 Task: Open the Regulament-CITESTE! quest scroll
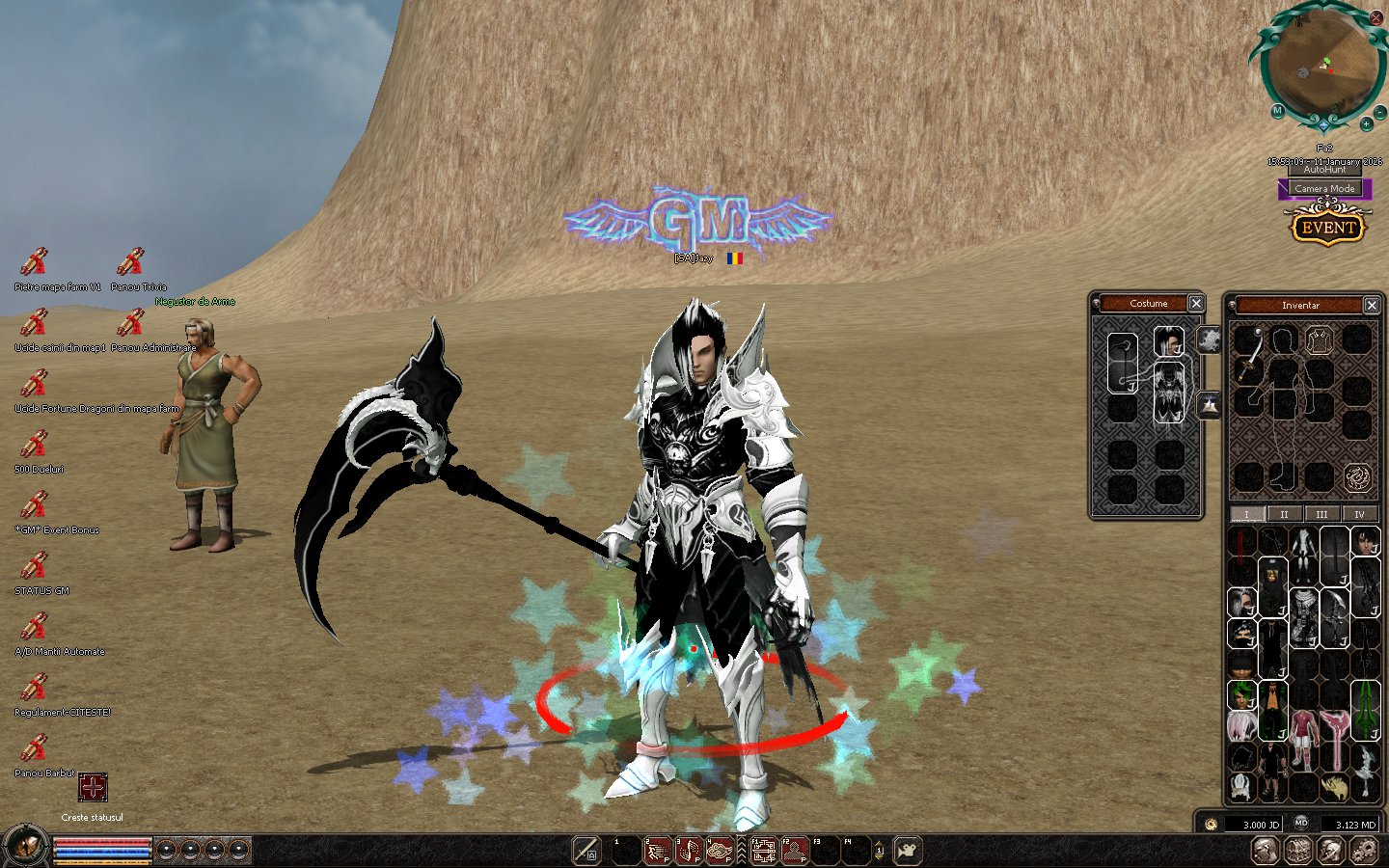click(35, 687)
